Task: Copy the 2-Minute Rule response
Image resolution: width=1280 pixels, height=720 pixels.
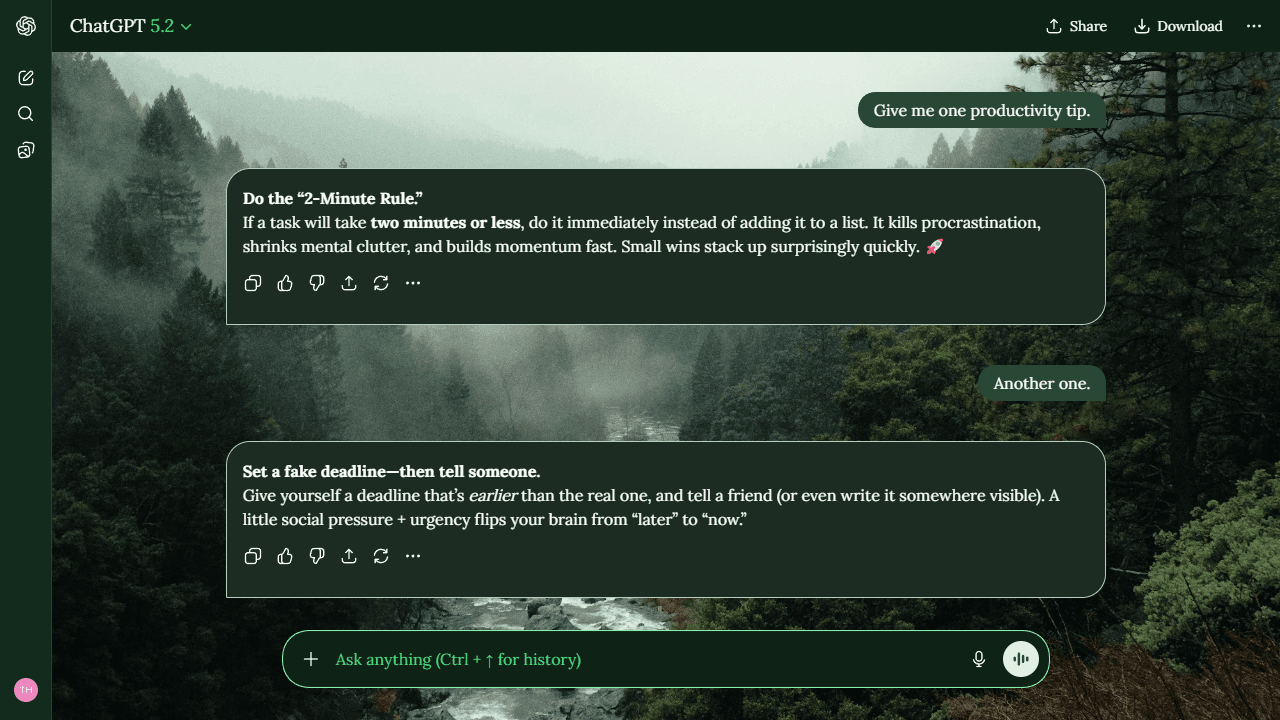Action: tap(253, 283)
